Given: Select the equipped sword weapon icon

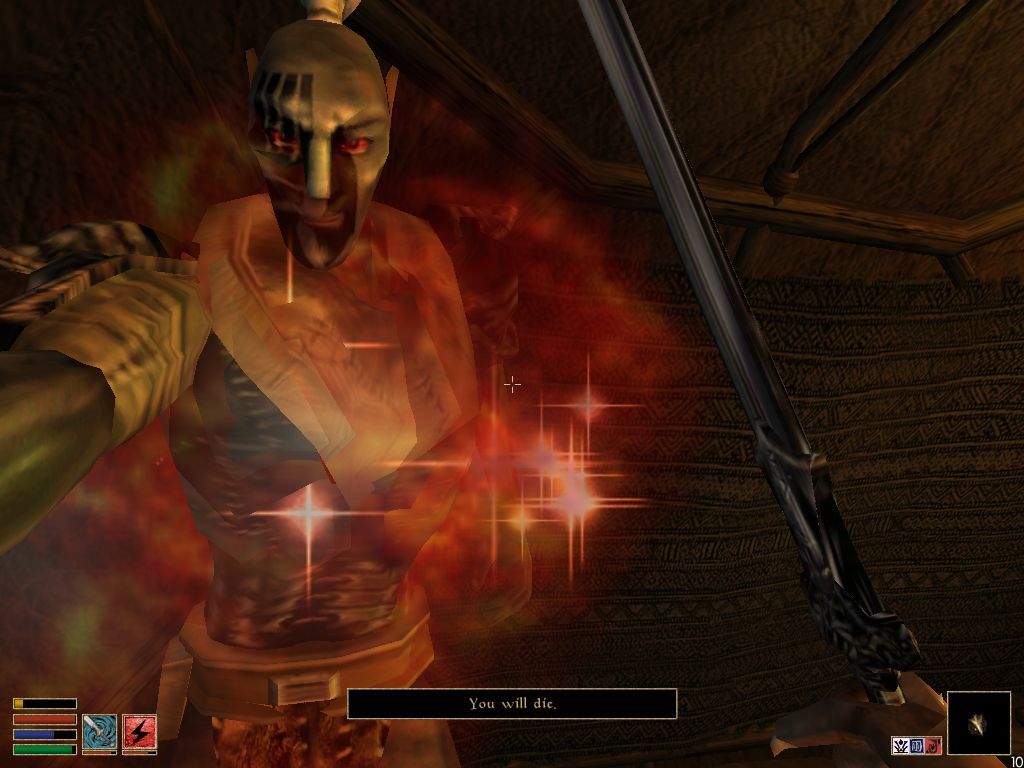Looking at the screenshot, I should pos(99,732).
